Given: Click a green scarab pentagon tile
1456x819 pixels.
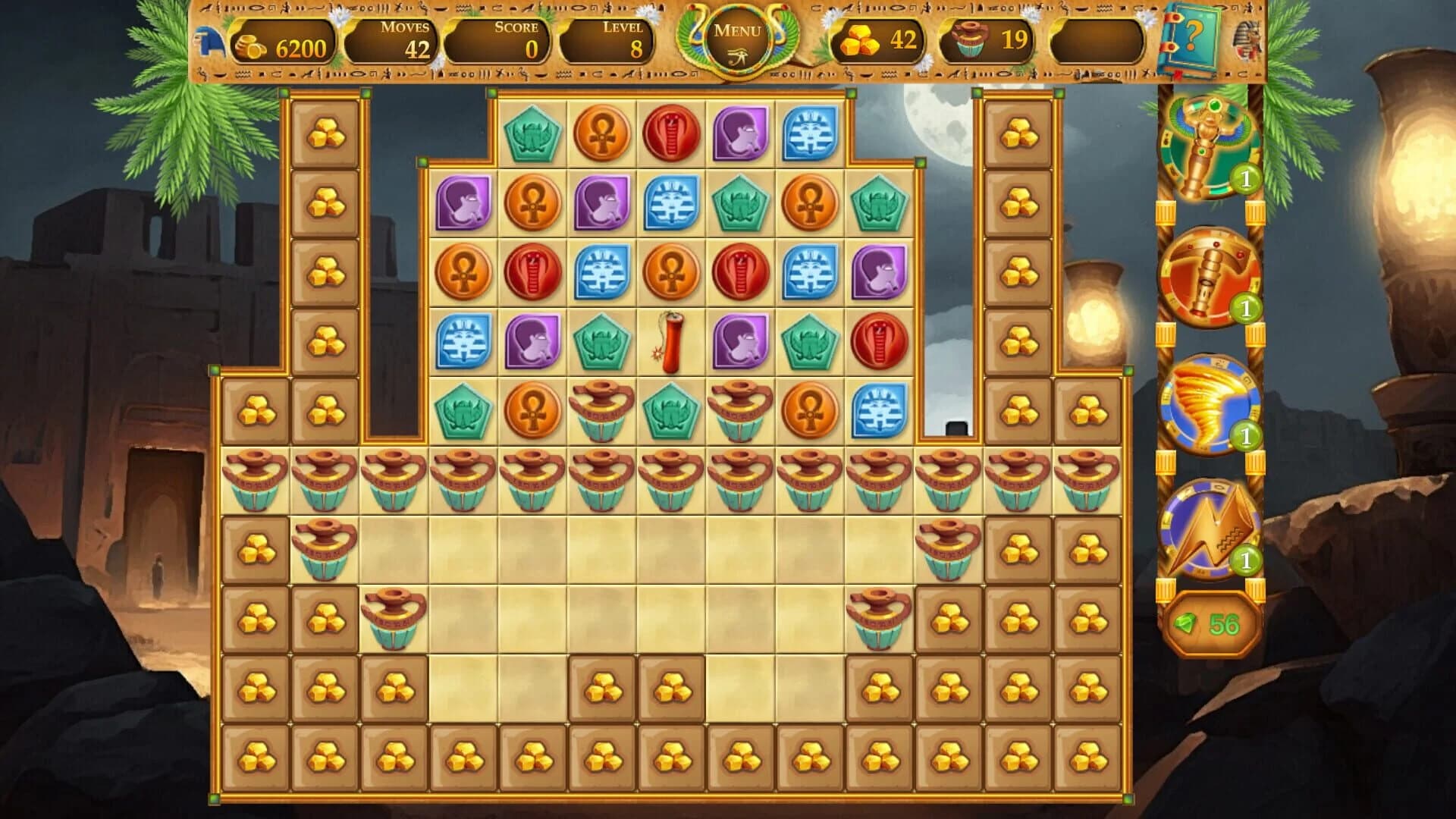Looking at the screenshot, I should (x=534, y=135).
